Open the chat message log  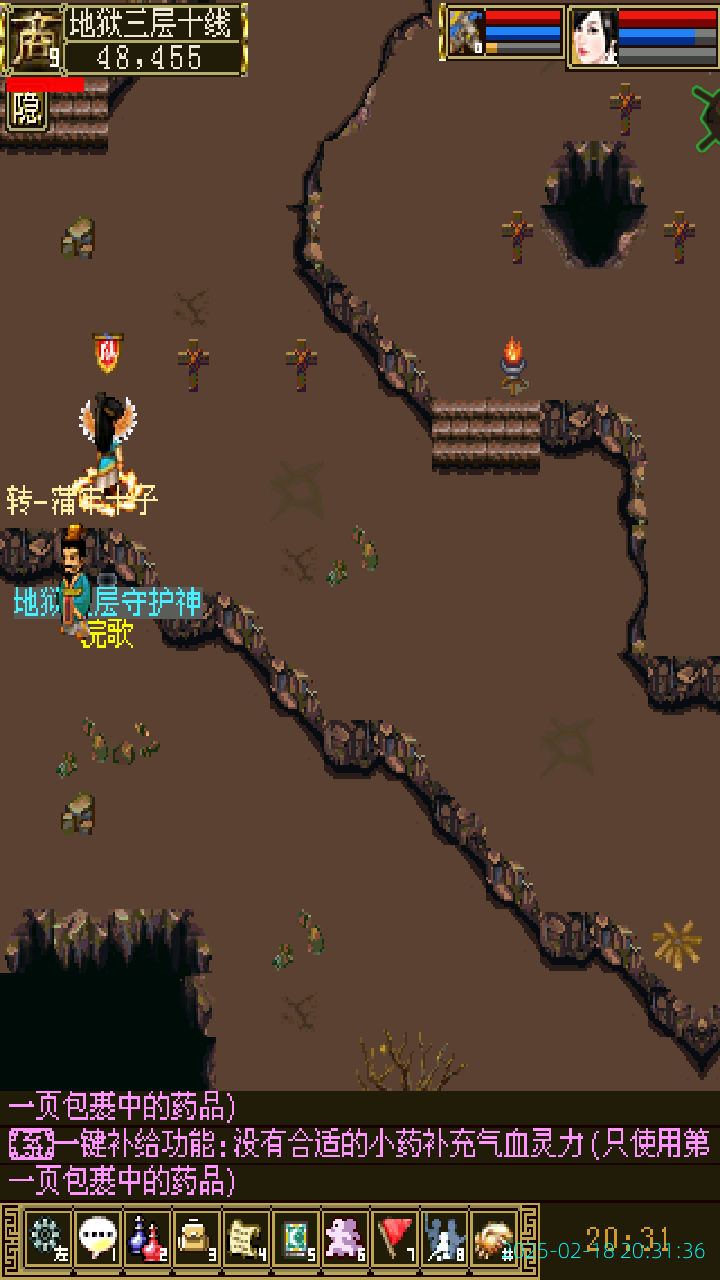[x=360, y=1145]
